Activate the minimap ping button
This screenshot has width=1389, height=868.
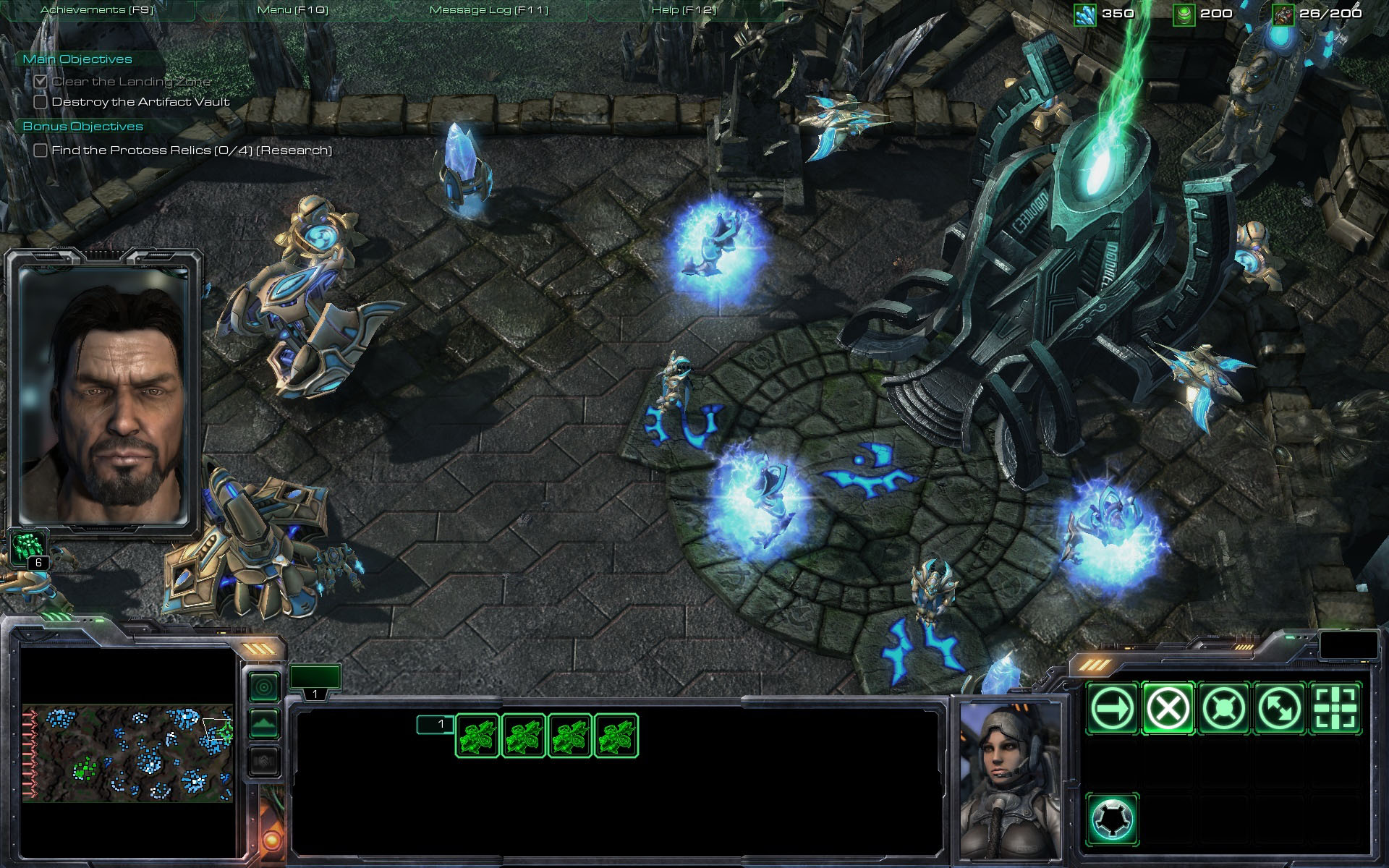pos(264,686)
